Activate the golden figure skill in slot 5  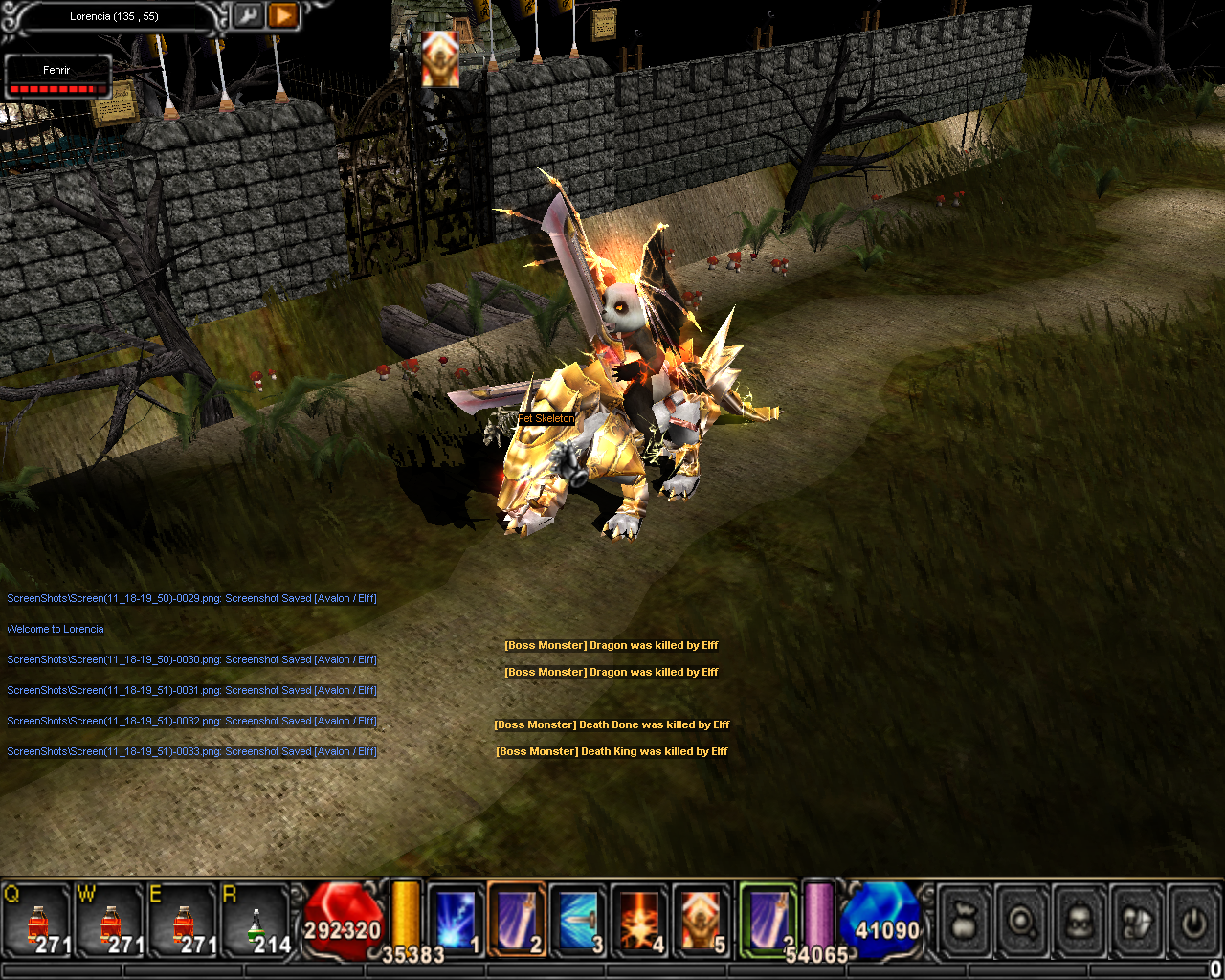point(701,921)
